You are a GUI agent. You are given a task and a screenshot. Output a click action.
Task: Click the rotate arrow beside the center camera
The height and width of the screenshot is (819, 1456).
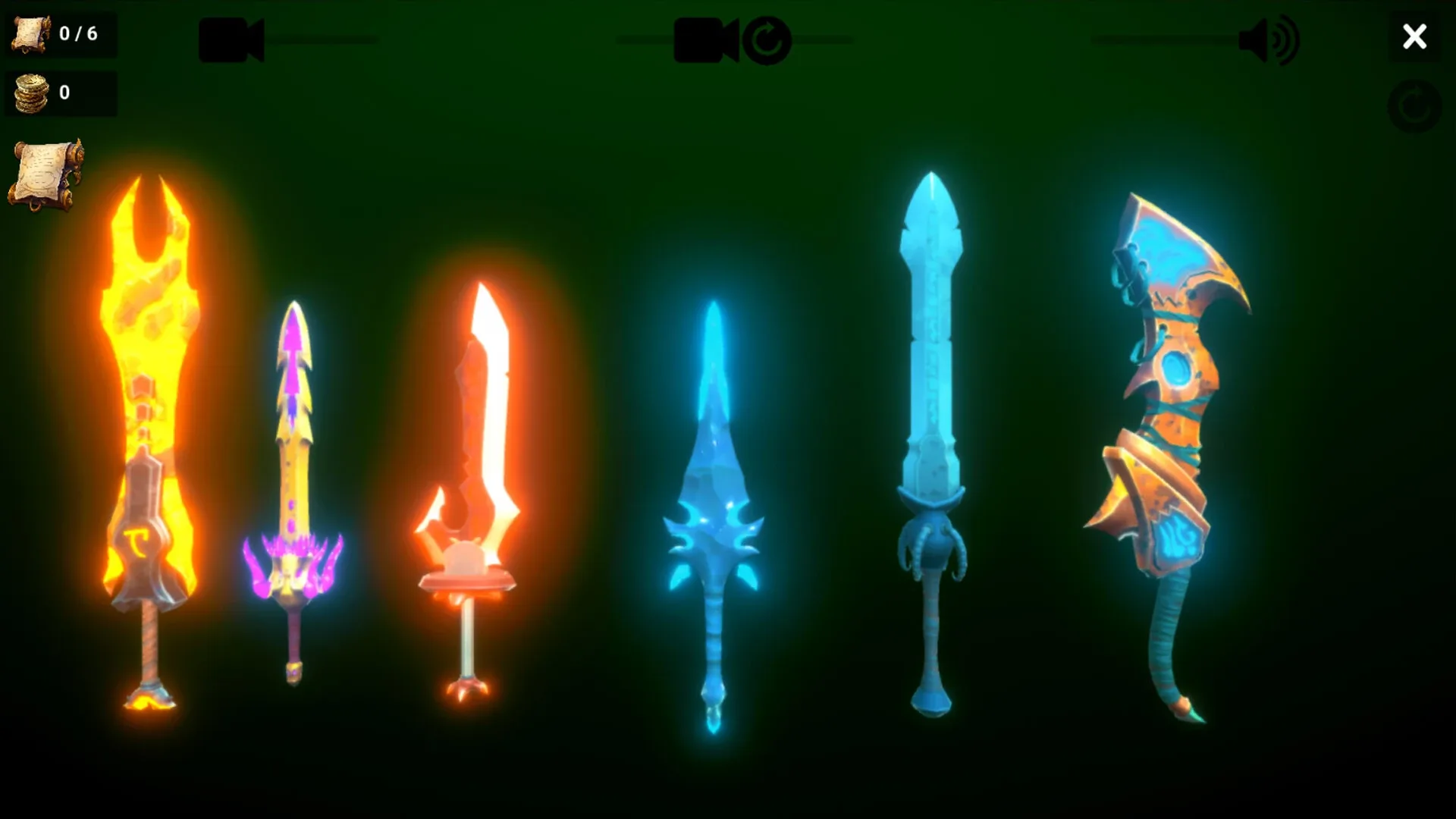coord(768,40)
